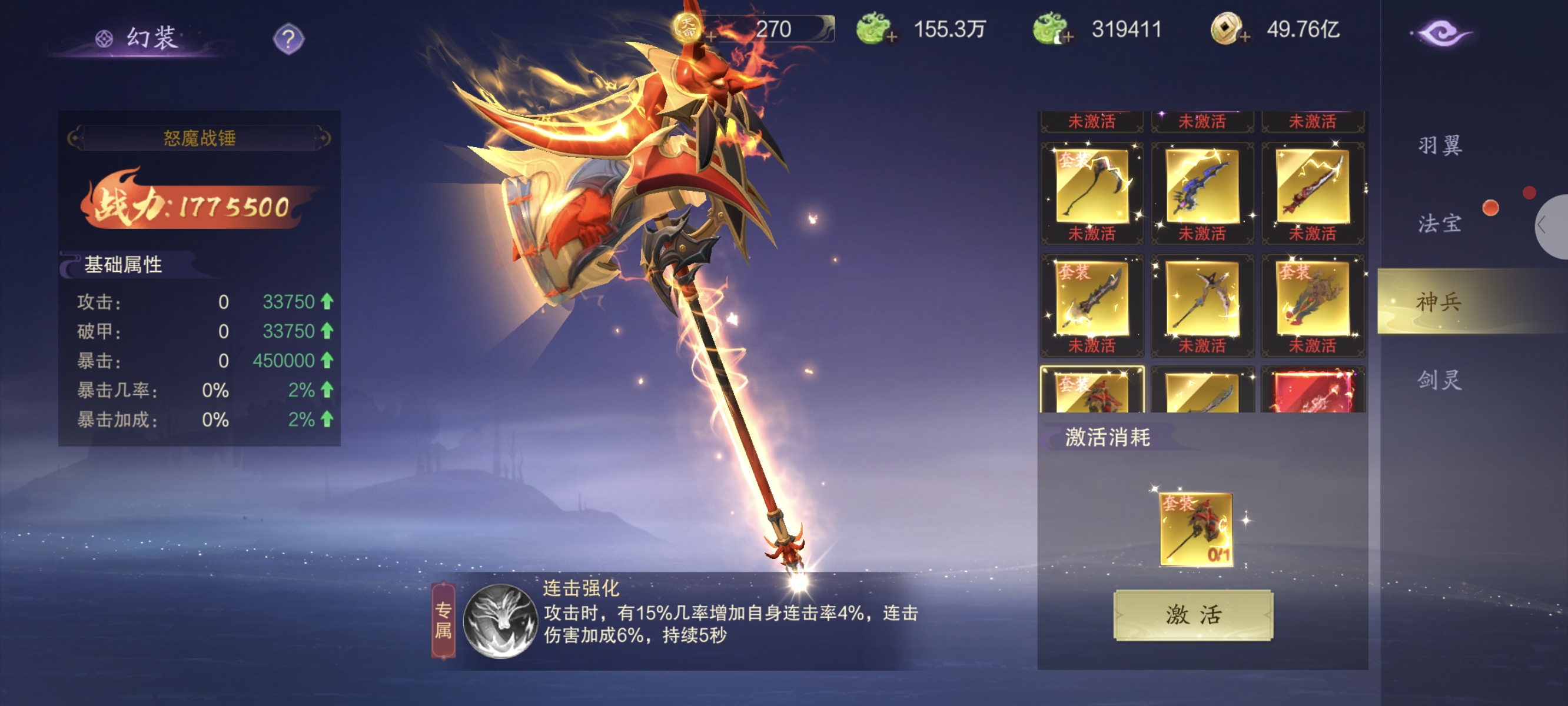Open the question mark help icon
The width and height of the screenshot is (1568, 706).
(288, 39)
